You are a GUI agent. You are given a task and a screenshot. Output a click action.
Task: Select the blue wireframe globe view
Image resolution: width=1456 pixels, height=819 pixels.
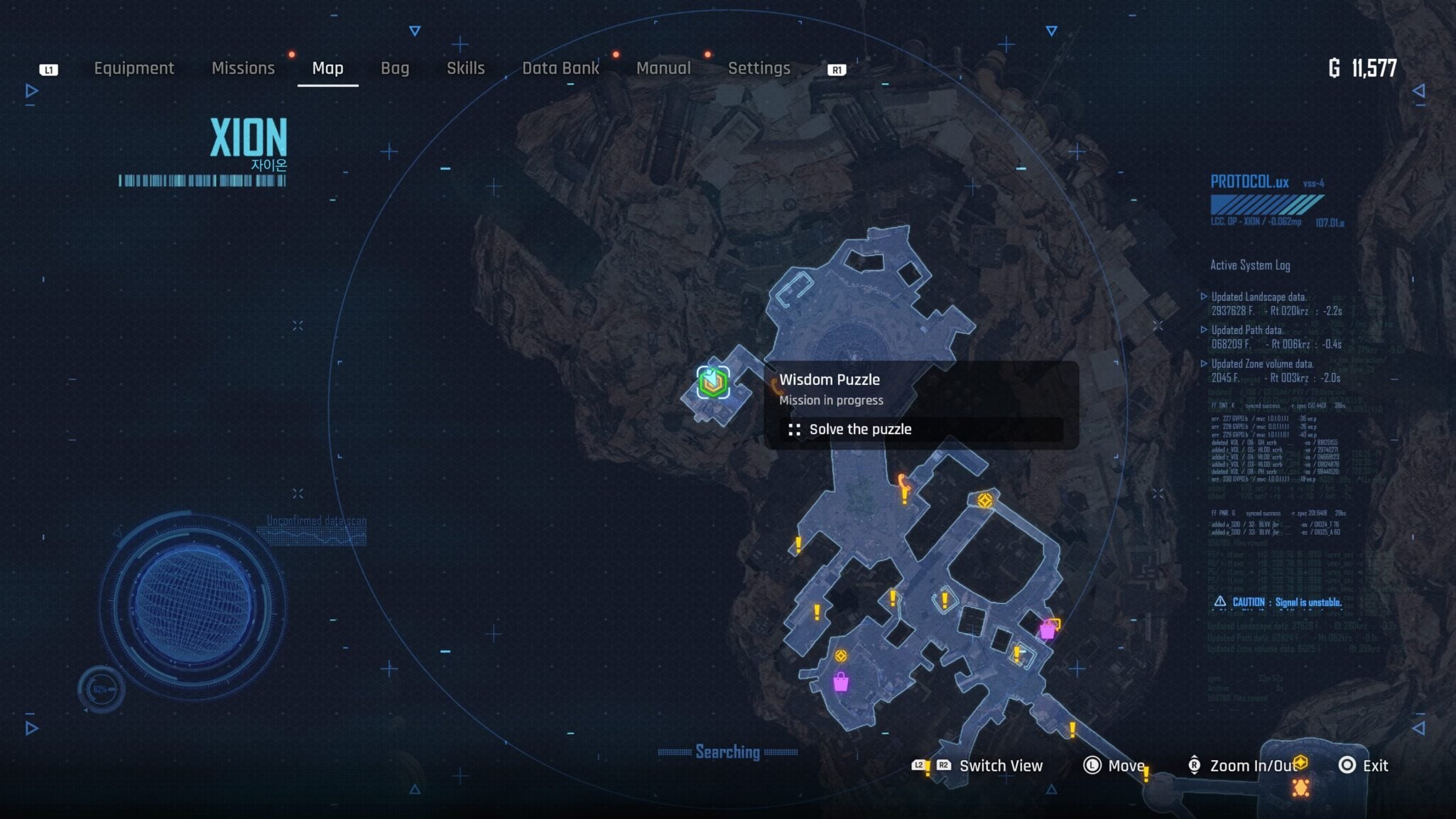[192, 604]
